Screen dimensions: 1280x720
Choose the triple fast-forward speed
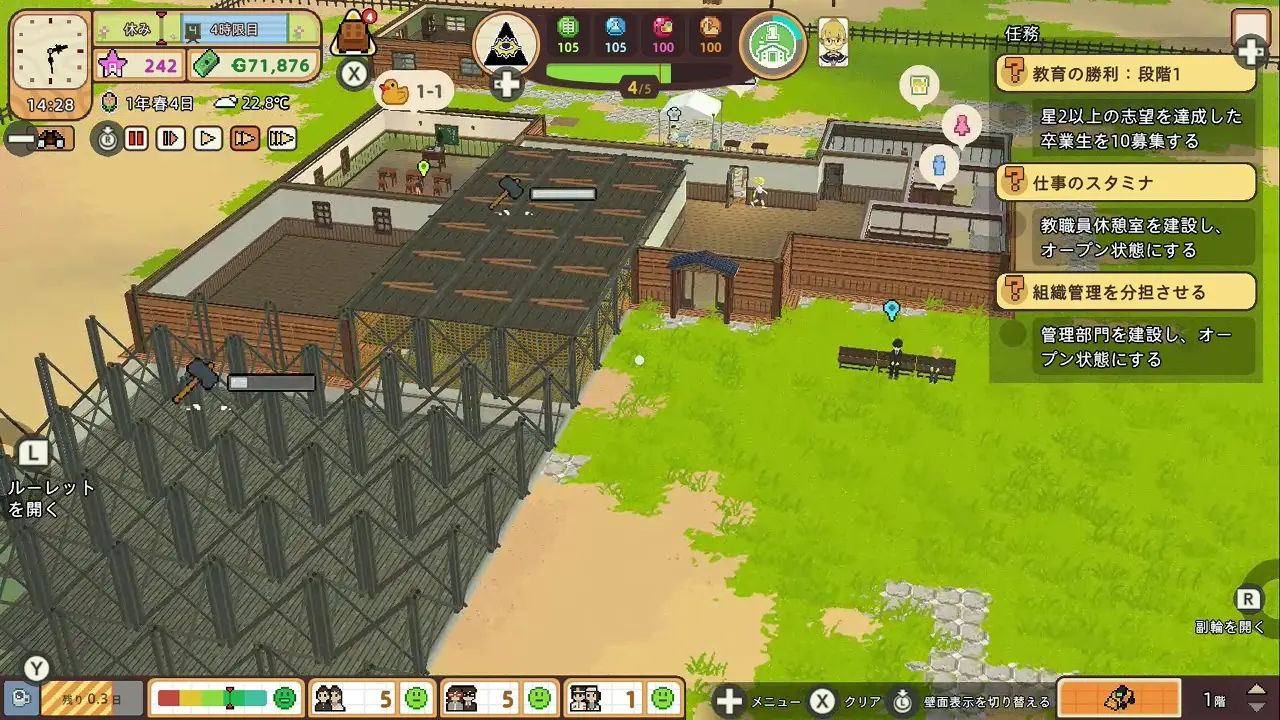pos(282,139)
